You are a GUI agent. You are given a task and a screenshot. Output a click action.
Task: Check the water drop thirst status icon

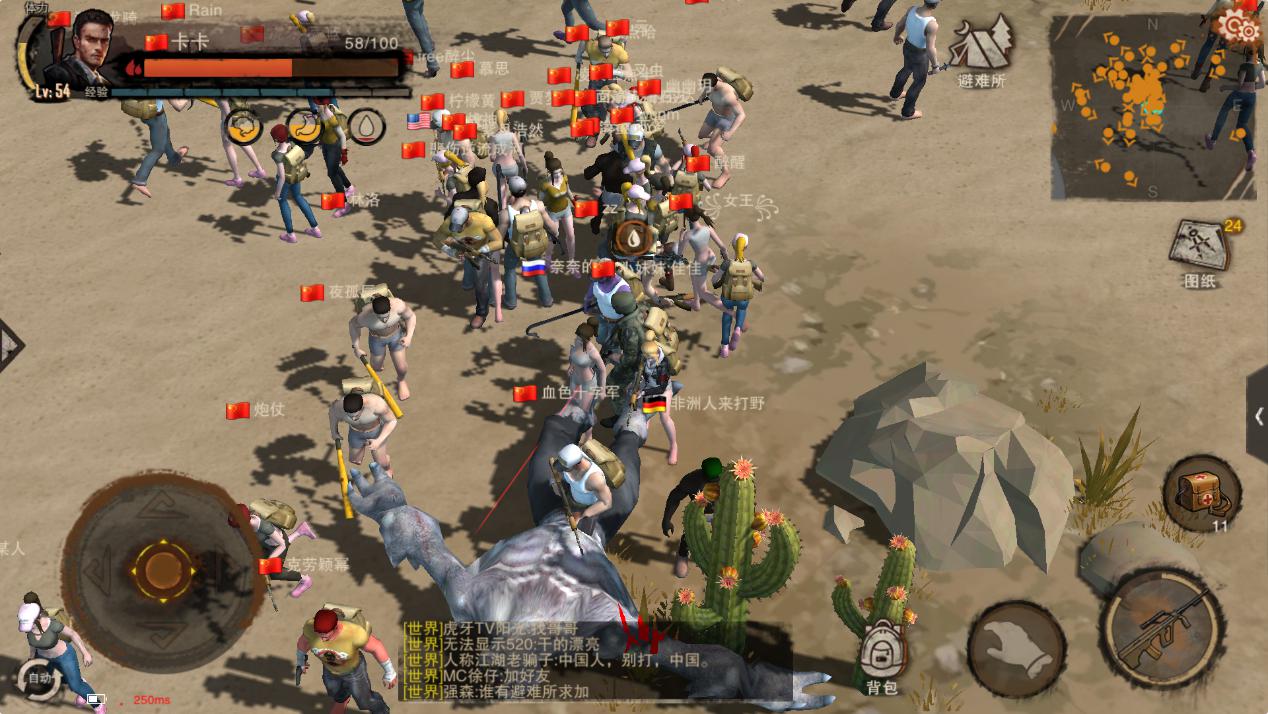(x=367, y=126)
